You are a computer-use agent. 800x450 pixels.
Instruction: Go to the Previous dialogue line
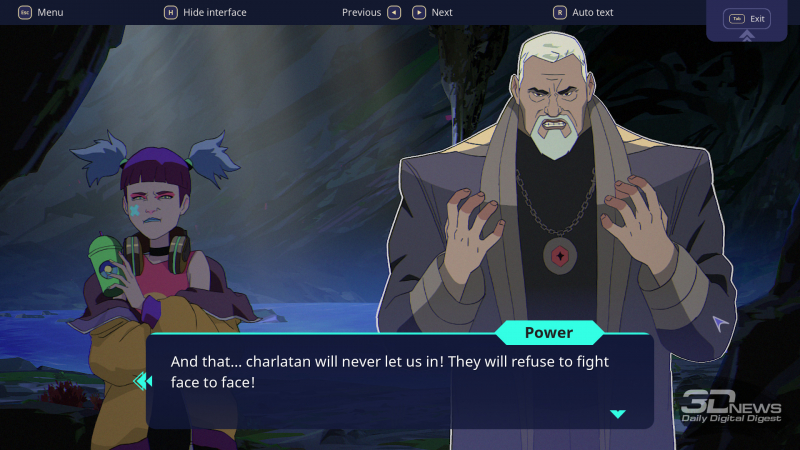pos(371,12)
